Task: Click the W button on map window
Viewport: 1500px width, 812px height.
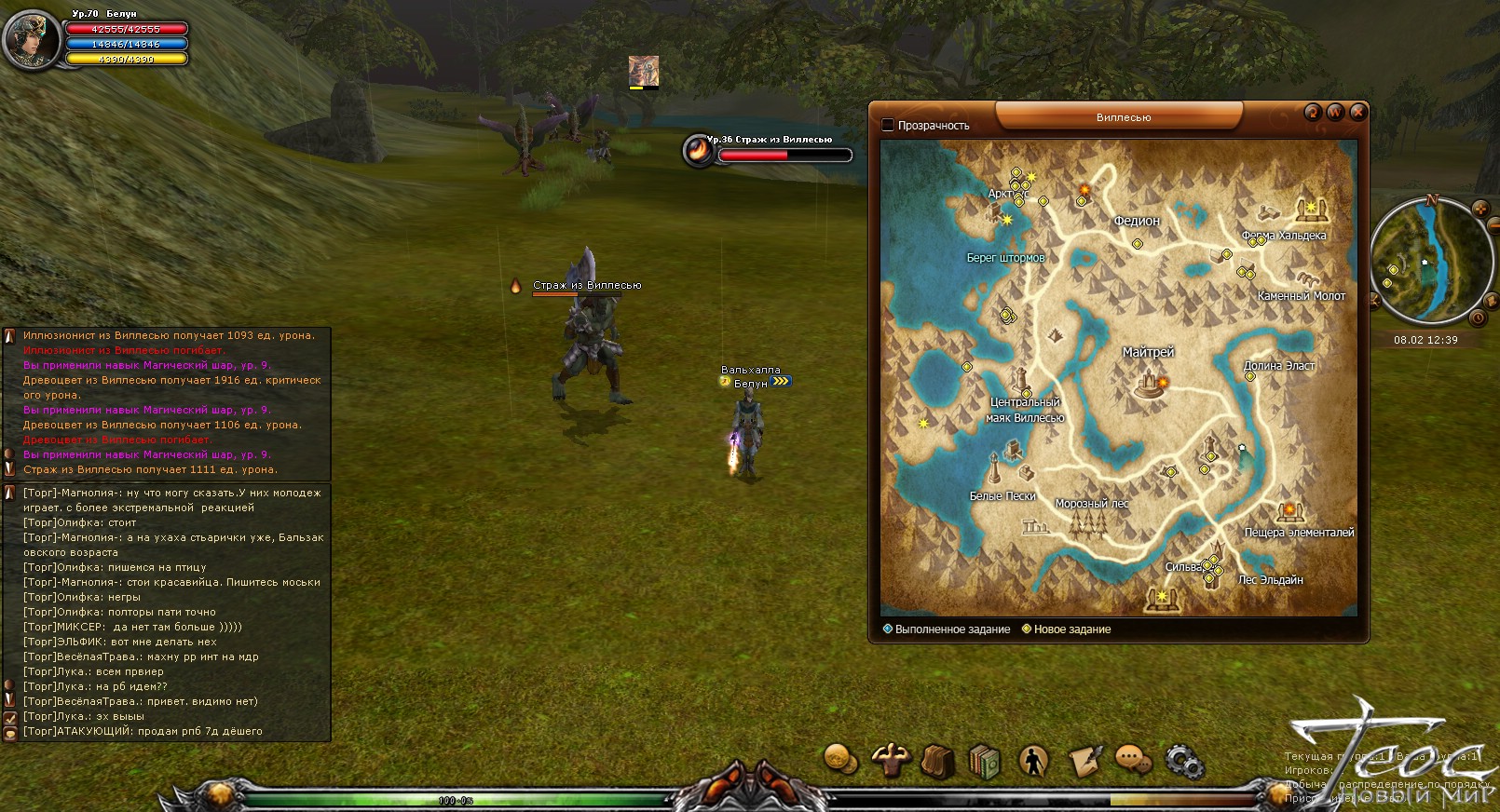Action: click(x=1335, y=113)
